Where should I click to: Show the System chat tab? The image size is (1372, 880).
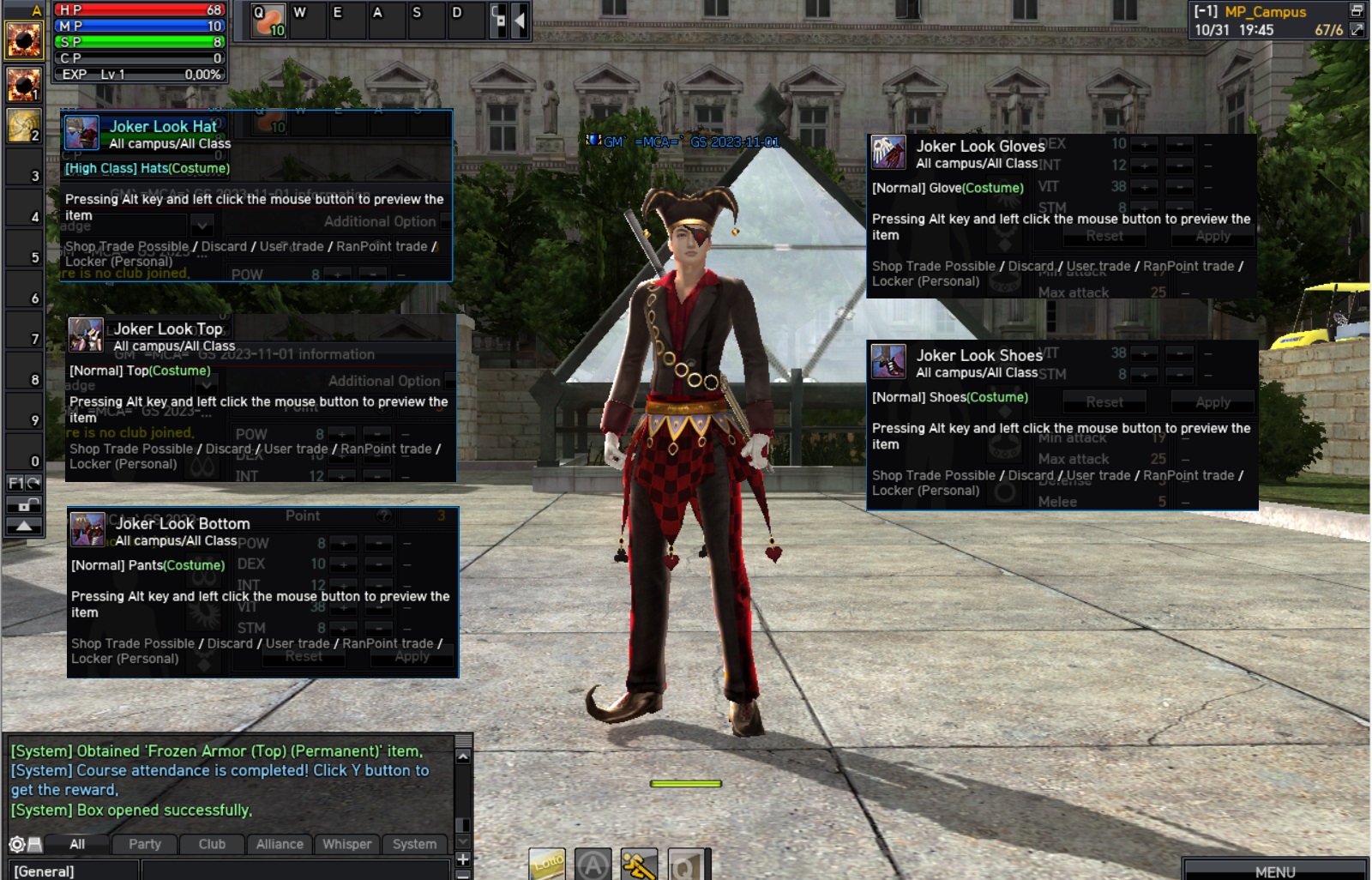pos(414,844)
